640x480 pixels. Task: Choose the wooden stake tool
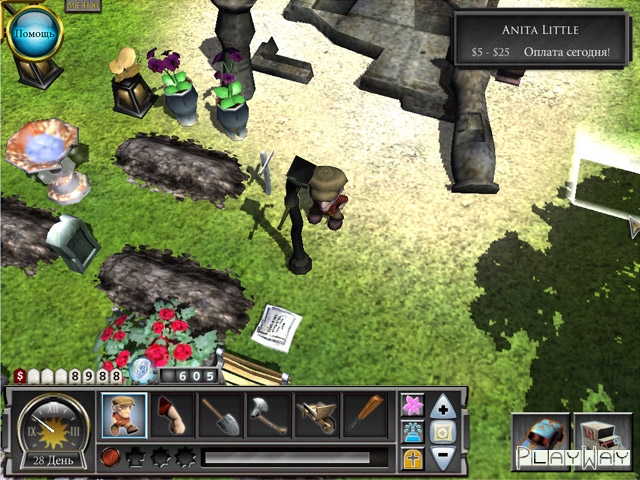pos(364,415)
